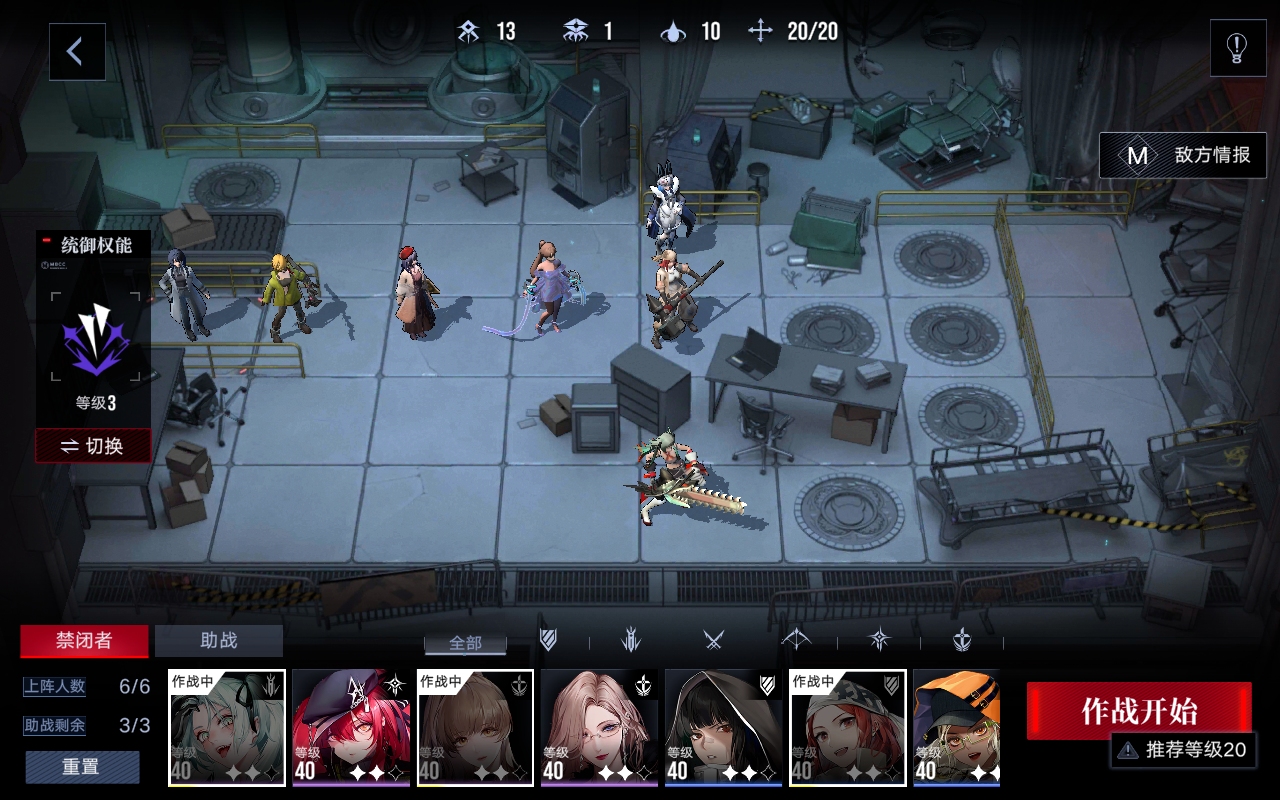Select the black-haired hooded character card
The height and width of the screenshot is (800, 1280).
tap(723, 727)
